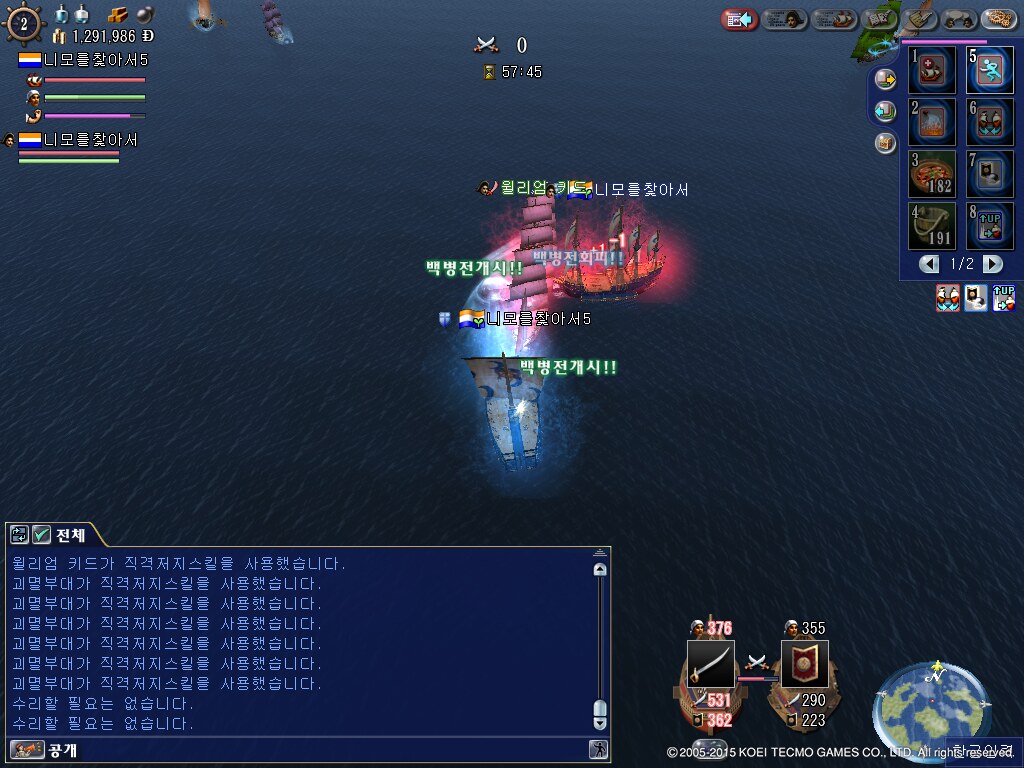
Task: Trigger the fire skill in slot 2
Action: [x=933, y=122]
